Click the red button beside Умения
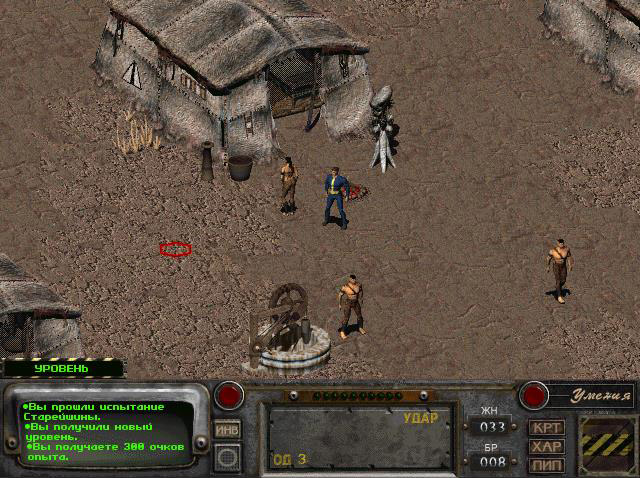 (x=534, y=395)
